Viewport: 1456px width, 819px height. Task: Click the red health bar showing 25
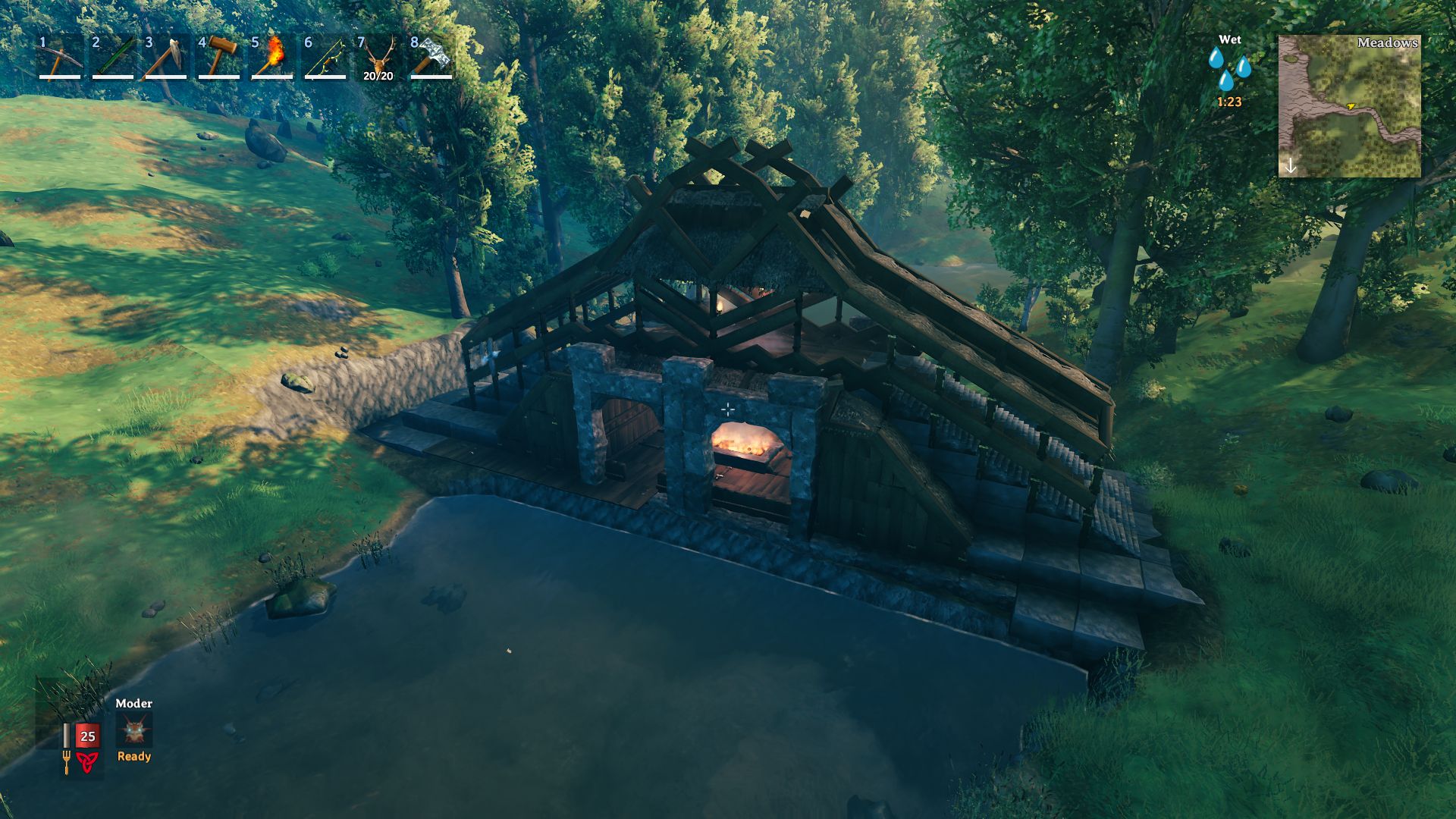(x=86, y=734)
